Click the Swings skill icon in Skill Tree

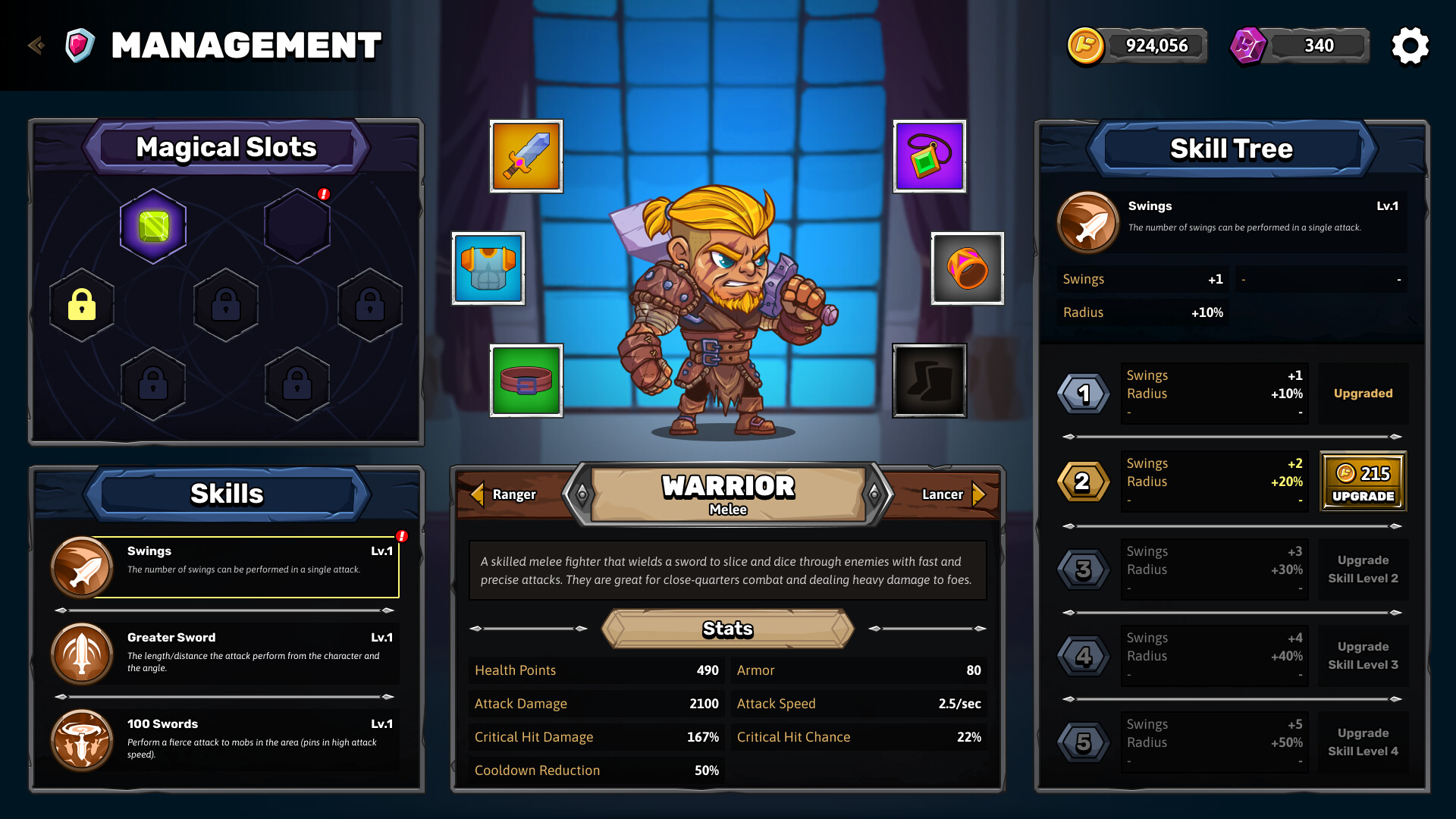(1087, 222)
